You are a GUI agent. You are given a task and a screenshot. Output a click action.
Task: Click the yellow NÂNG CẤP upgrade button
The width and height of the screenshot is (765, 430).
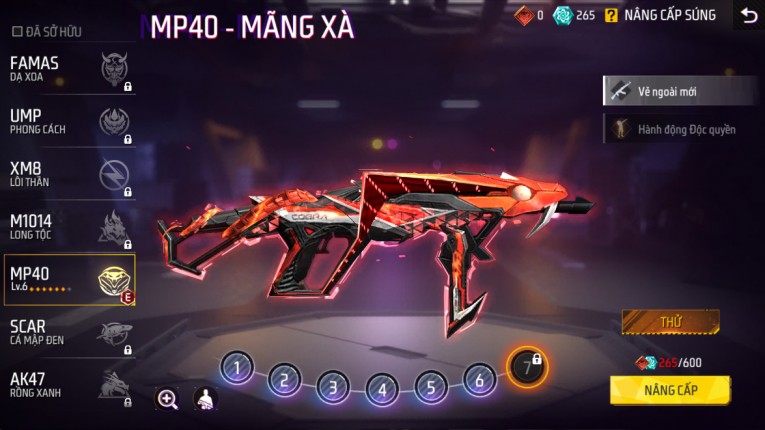670,389
